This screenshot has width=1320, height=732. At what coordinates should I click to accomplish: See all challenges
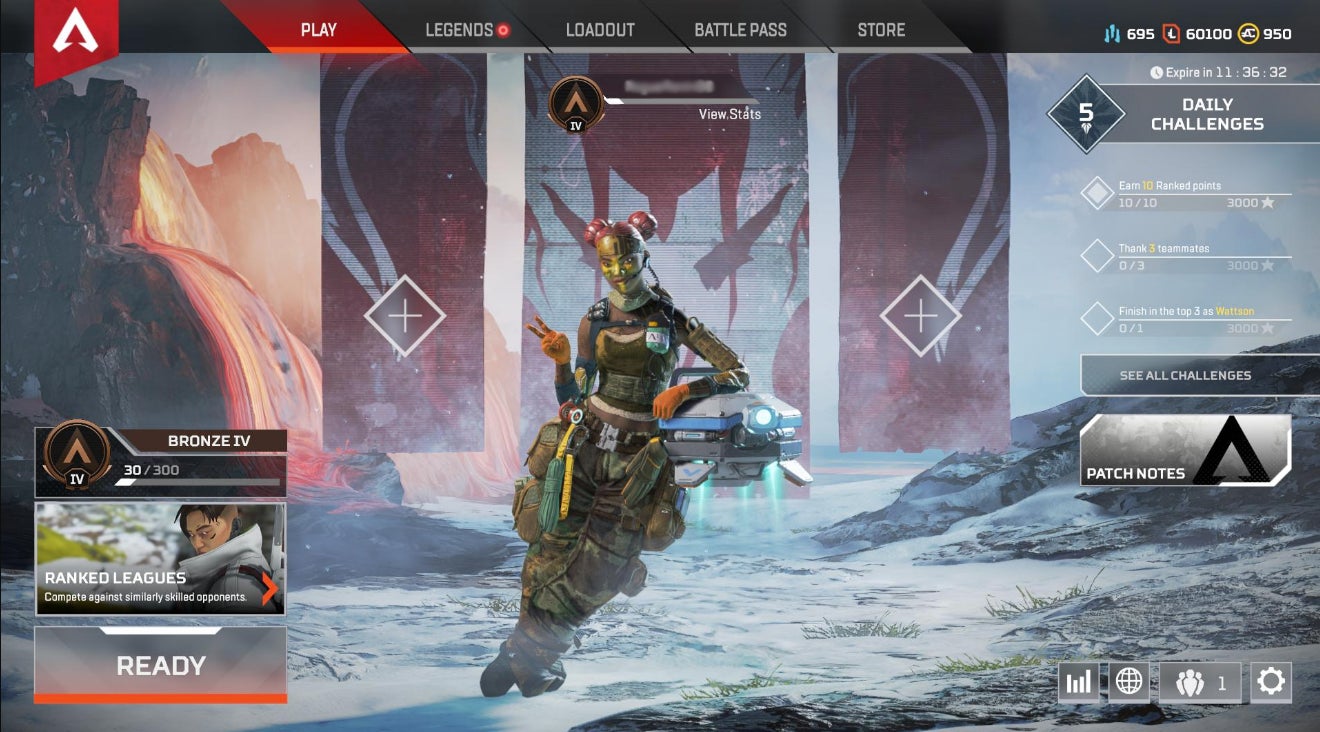coord(1185,375)
